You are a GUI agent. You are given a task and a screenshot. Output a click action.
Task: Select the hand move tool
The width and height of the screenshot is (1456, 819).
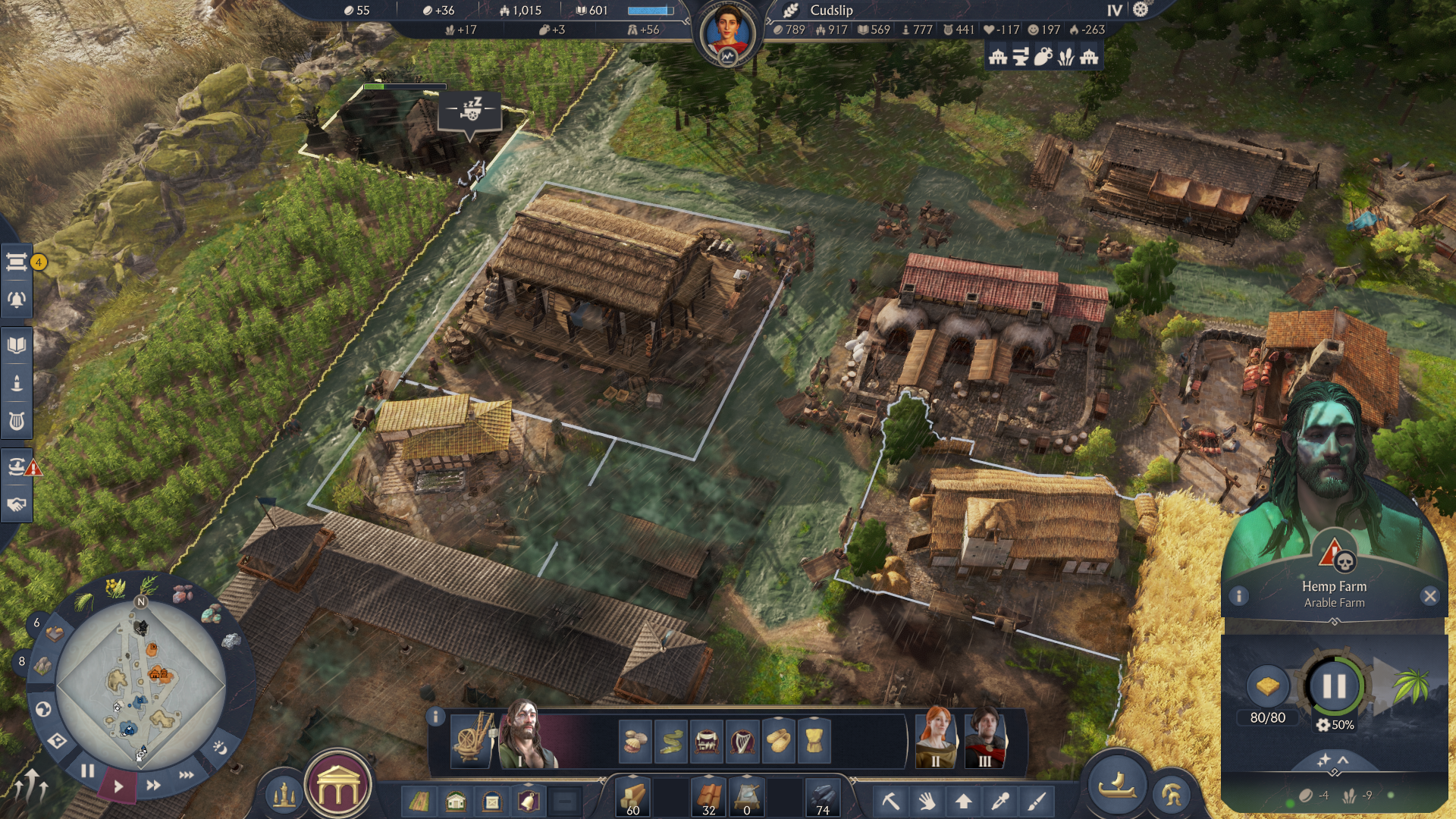point(927,800)
